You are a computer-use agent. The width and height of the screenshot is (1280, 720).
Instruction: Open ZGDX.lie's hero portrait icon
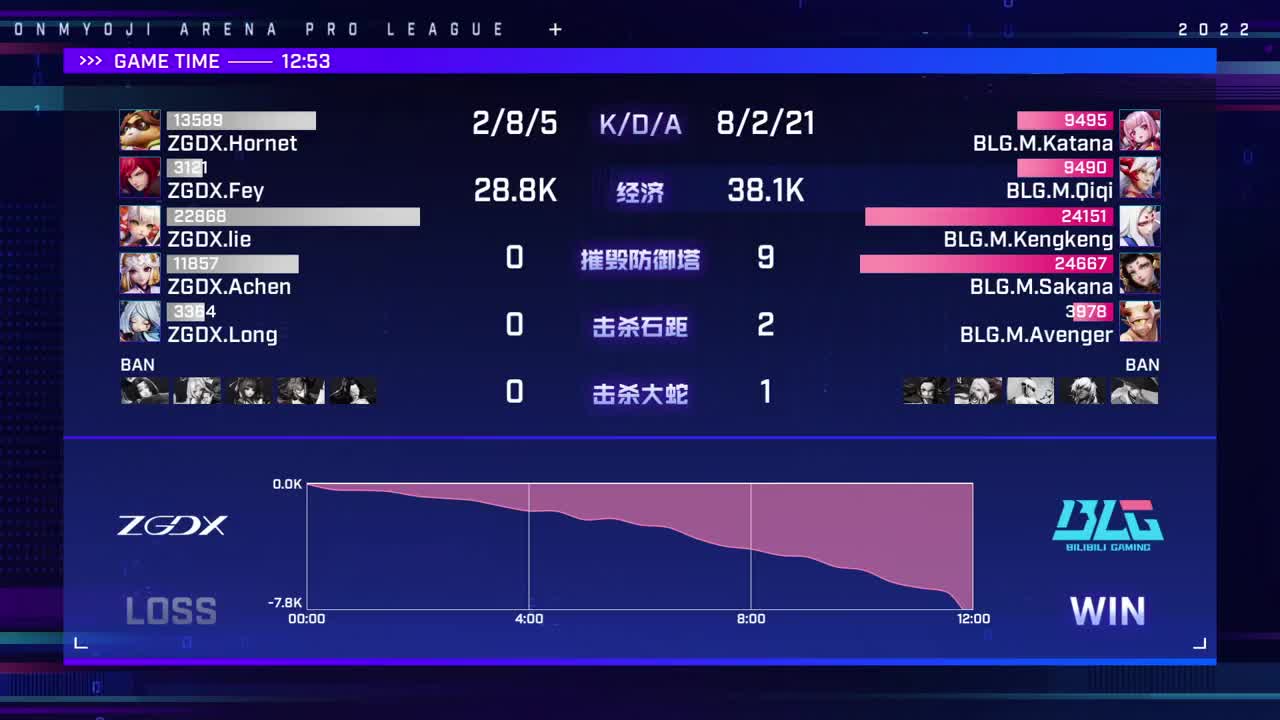coord(140,226)
